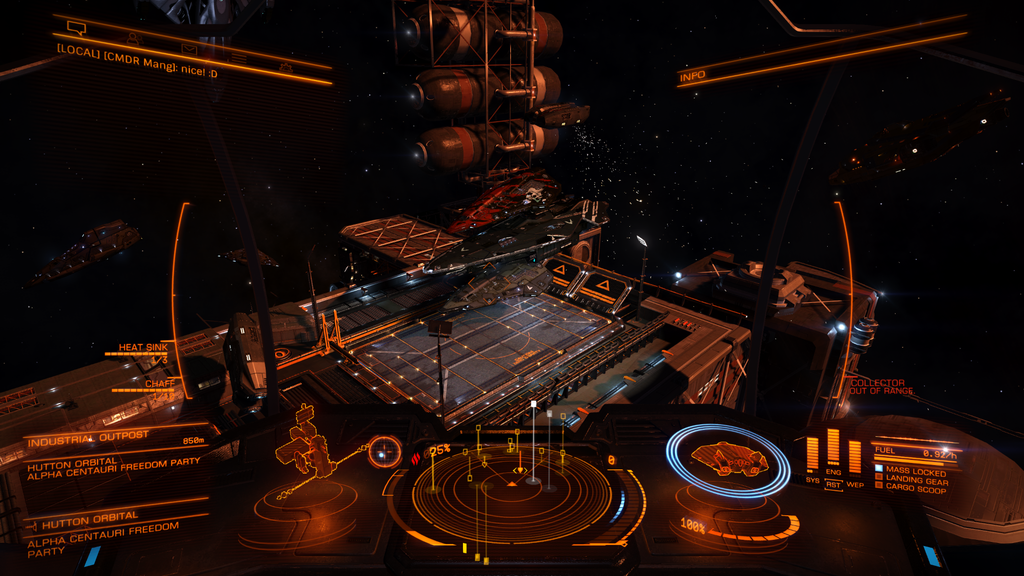
Task: Open the chat speech-bubble tab
Action: [75, 27]
